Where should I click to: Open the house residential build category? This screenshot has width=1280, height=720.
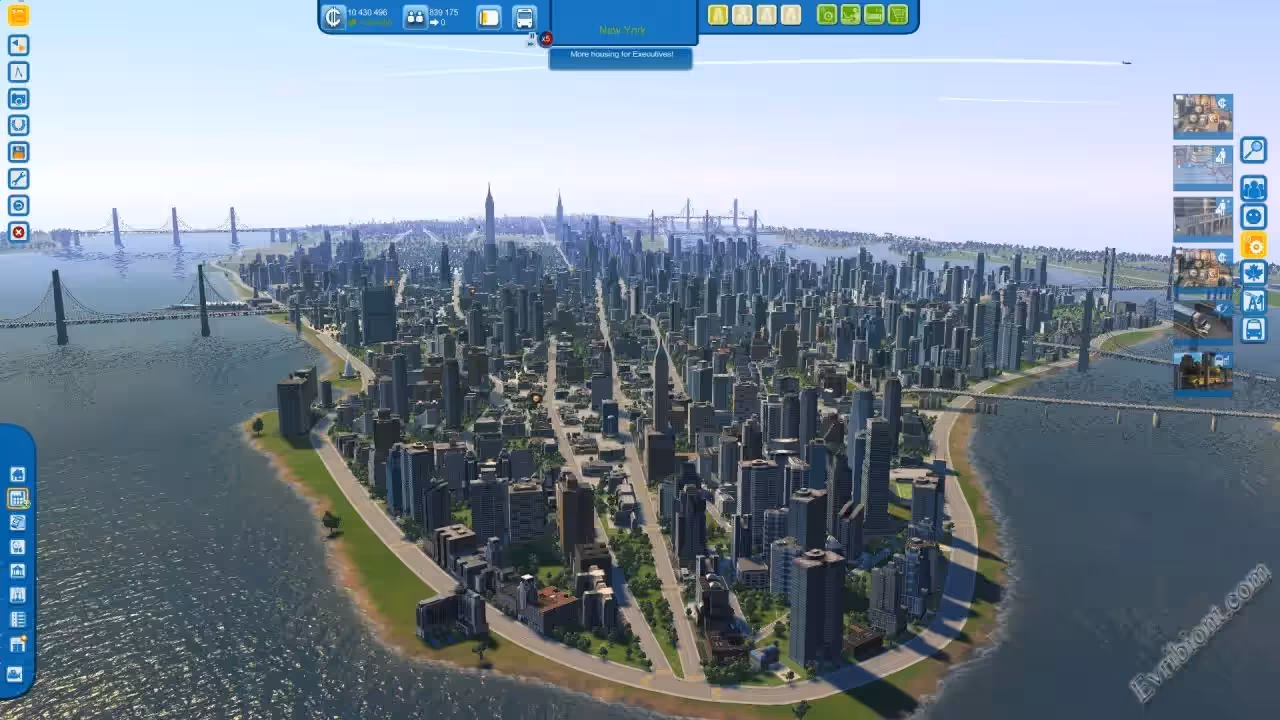click(x=17, y=474)
